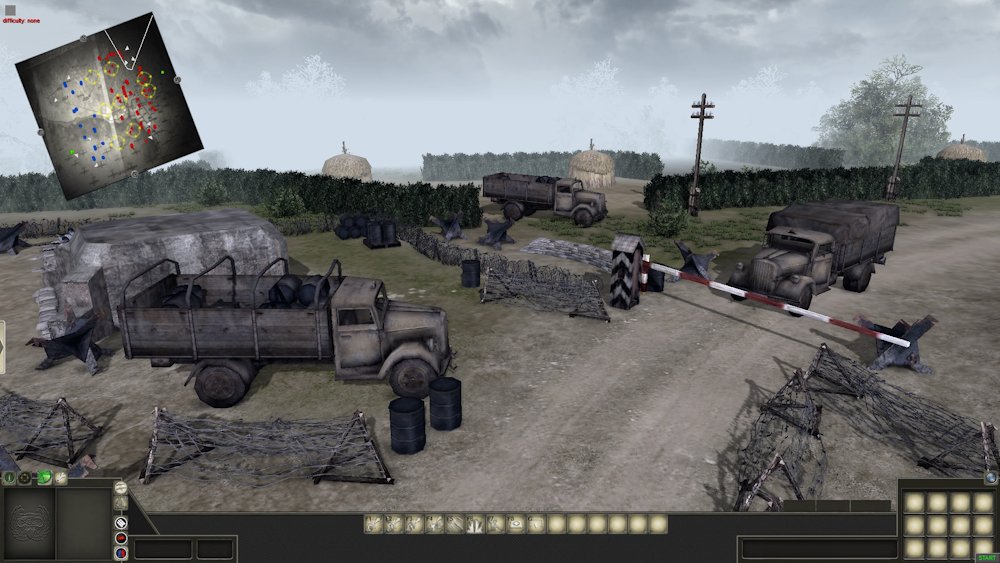This screenshot has width=1000, height=563.
Task: Toggle the red-and-blue round button
Action: (x=121, y=553)
